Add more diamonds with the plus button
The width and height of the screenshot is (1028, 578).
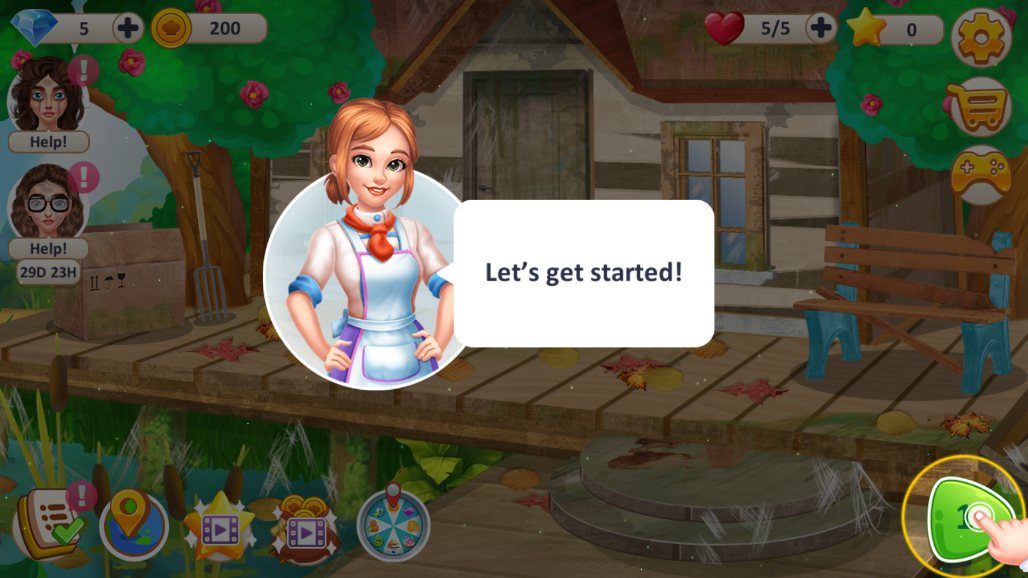point(128,28)
